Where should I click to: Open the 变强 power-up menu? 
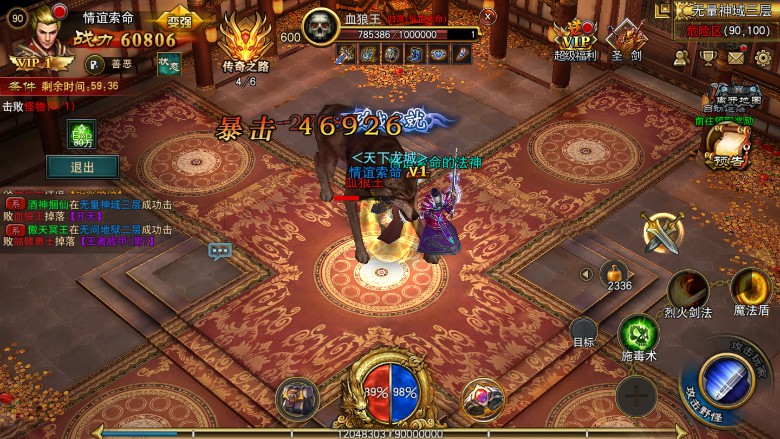179,23
